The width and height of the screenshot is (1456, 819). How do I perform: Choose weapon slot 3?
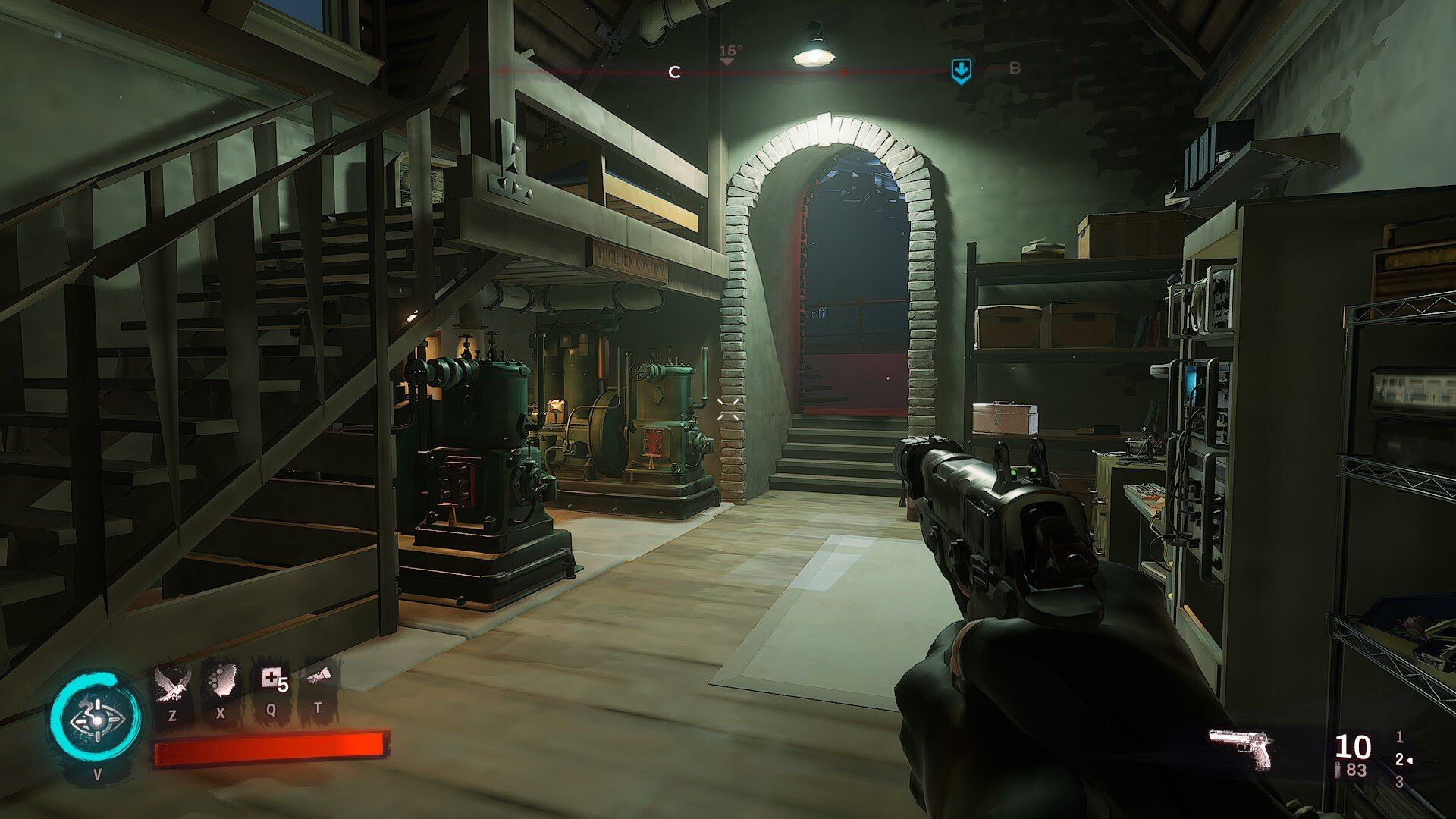point(1399,782)
